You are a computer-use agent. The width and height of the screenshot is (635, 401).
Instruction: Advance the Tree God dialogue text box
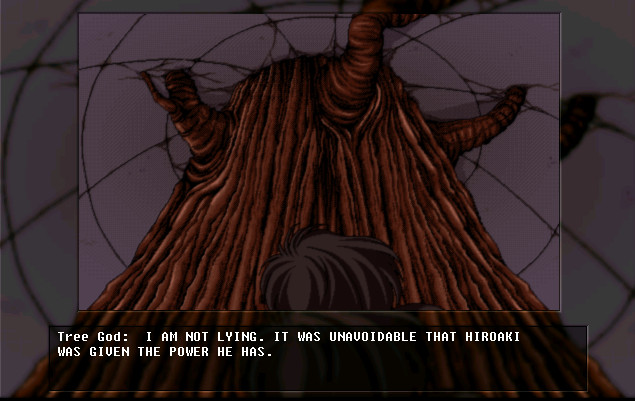(x=317, y=356)
